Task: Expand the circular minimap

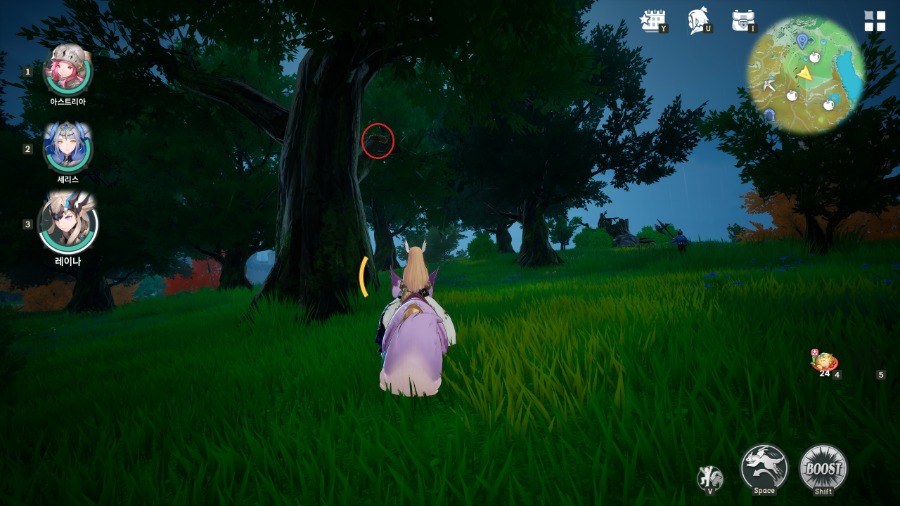Action: [x=806, y=75]
